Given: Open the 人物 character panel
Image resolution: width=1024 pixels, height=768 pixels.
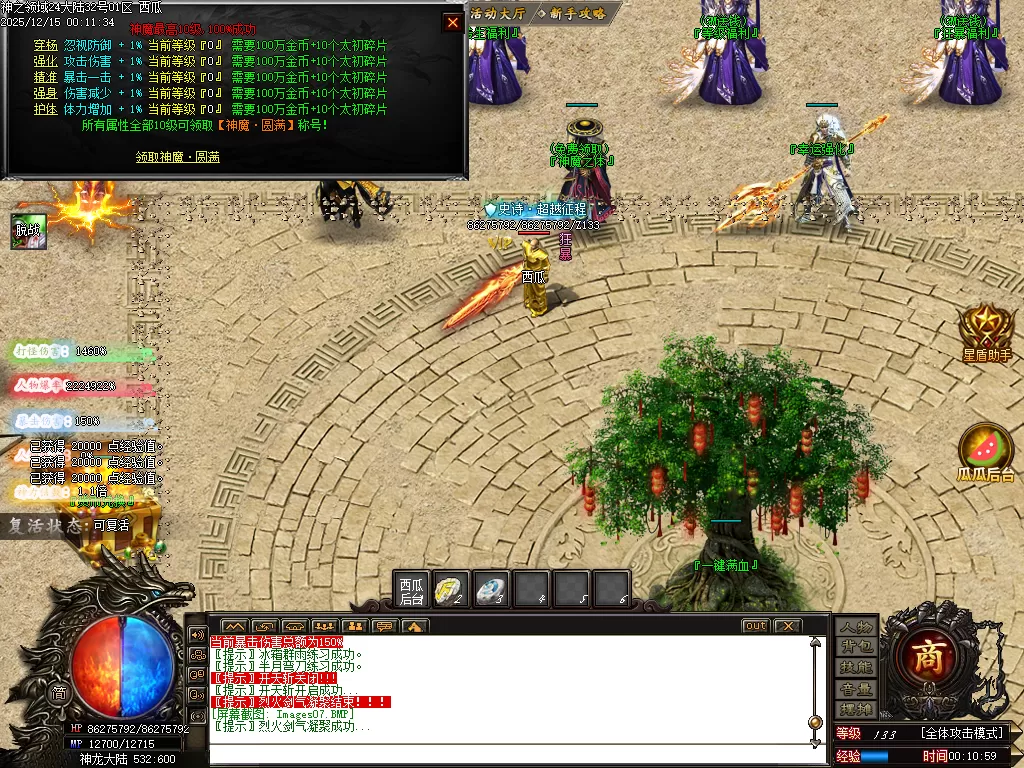Looking at the screenshot, I should 857,627.
